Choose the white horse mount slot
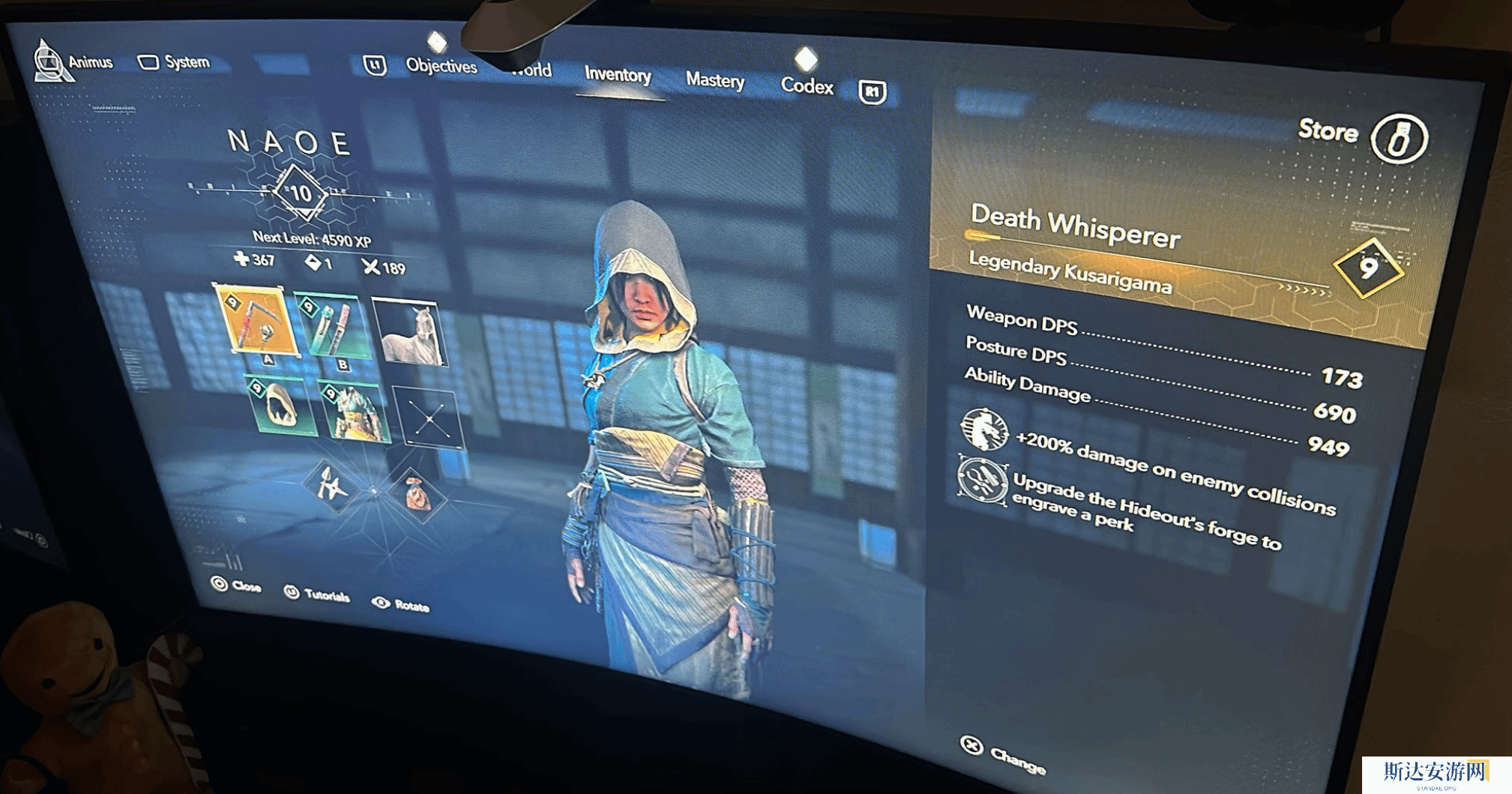1512x794 pixels. pos(409,332)
